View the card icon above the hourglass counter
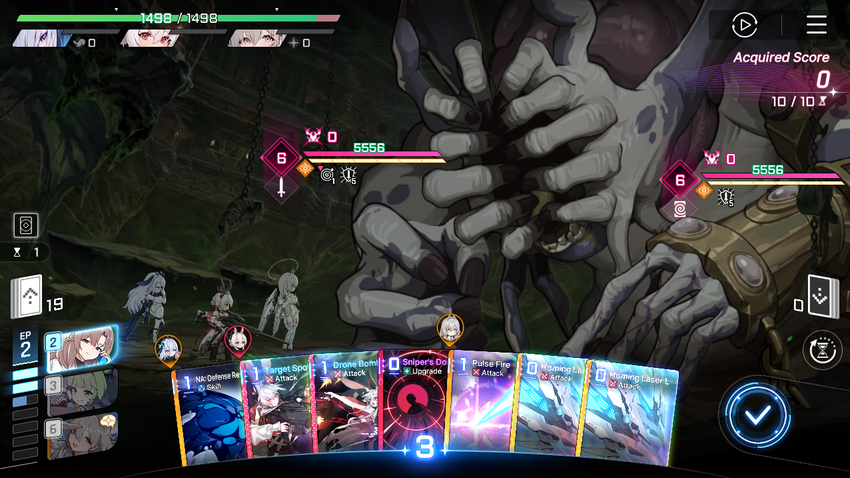Image resolution: width=850 pixels, height=478 pixels. click(26, 225)
